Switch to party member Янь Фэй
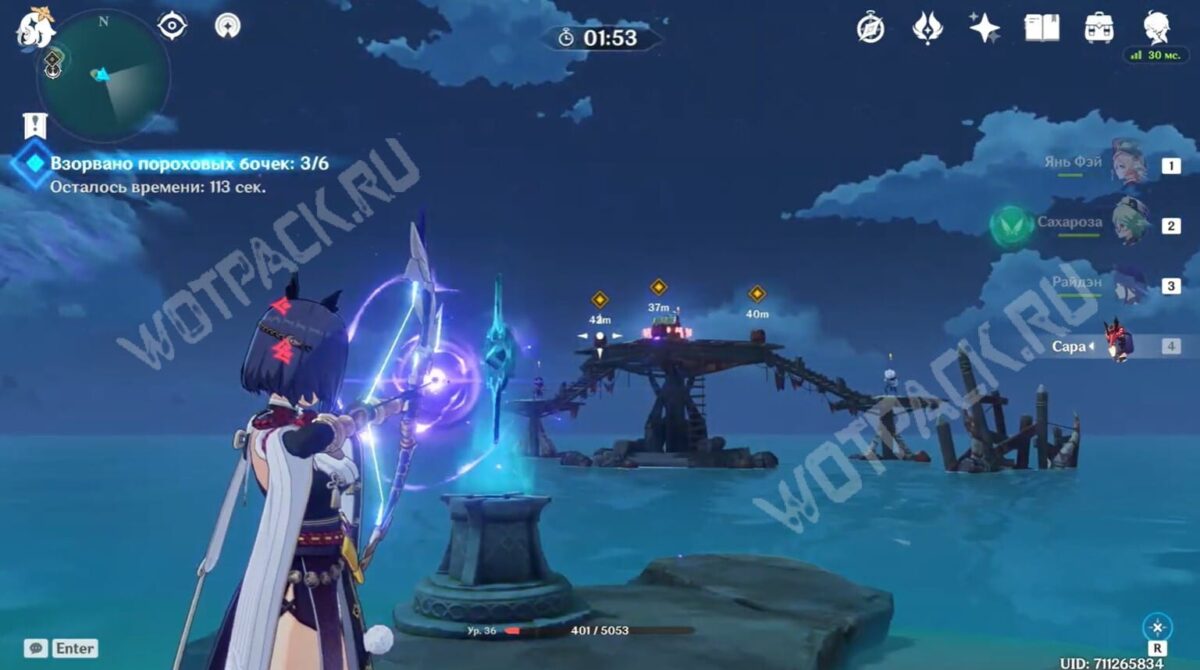The height and width of the screenshot is (670, 1200). [x=1128, y=163]
